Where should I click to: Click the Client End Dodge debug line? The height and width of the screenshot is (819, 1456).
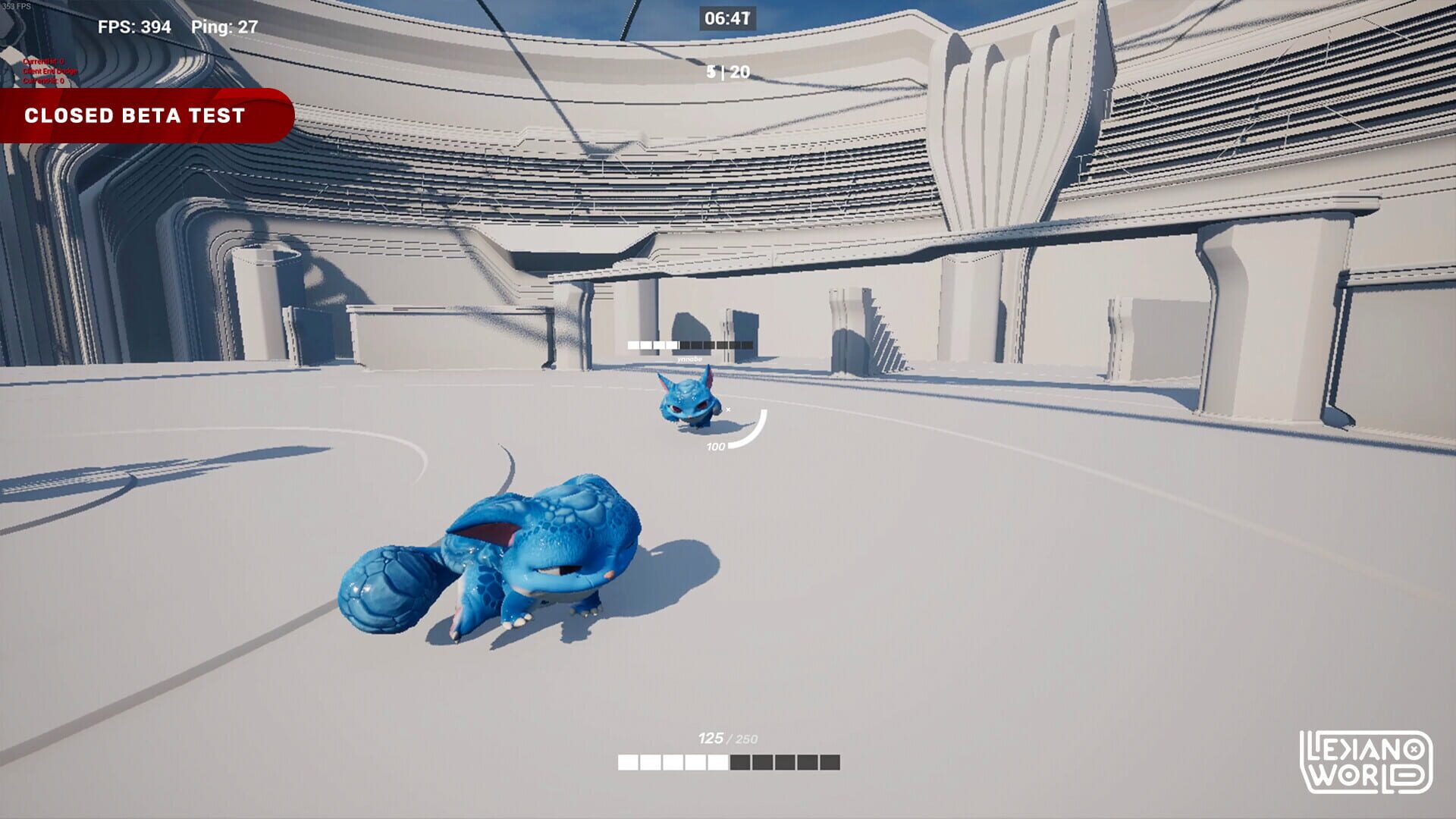49,71
